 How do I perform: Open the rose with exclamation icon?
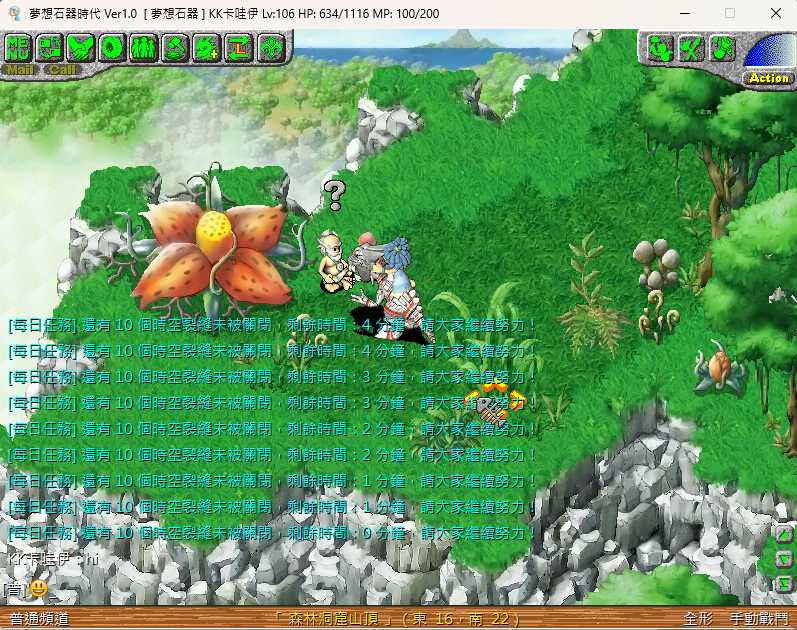click(x=721, y=48)
